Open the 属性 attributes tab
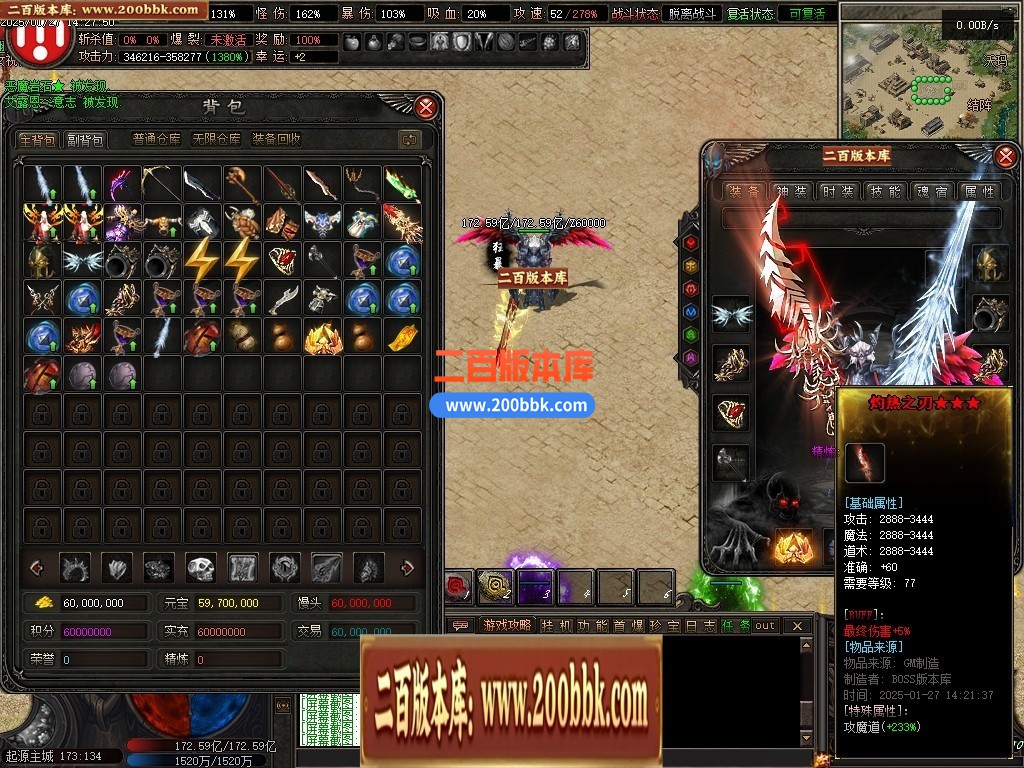This screenshot has width=1024, height=768. [978, 191]
